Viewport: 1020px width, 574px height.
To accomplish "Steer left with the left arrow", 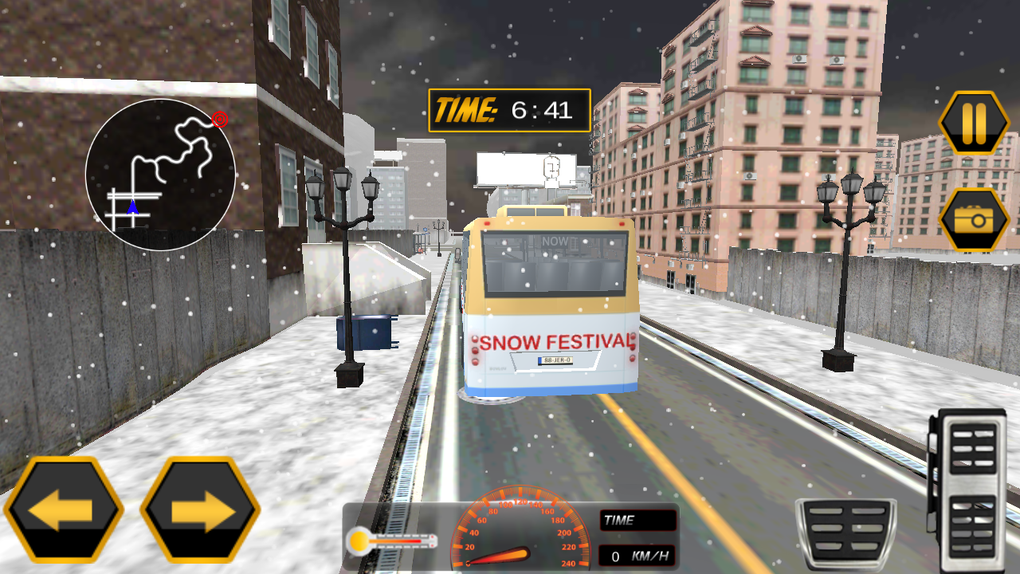I will [x=63, y=510].
